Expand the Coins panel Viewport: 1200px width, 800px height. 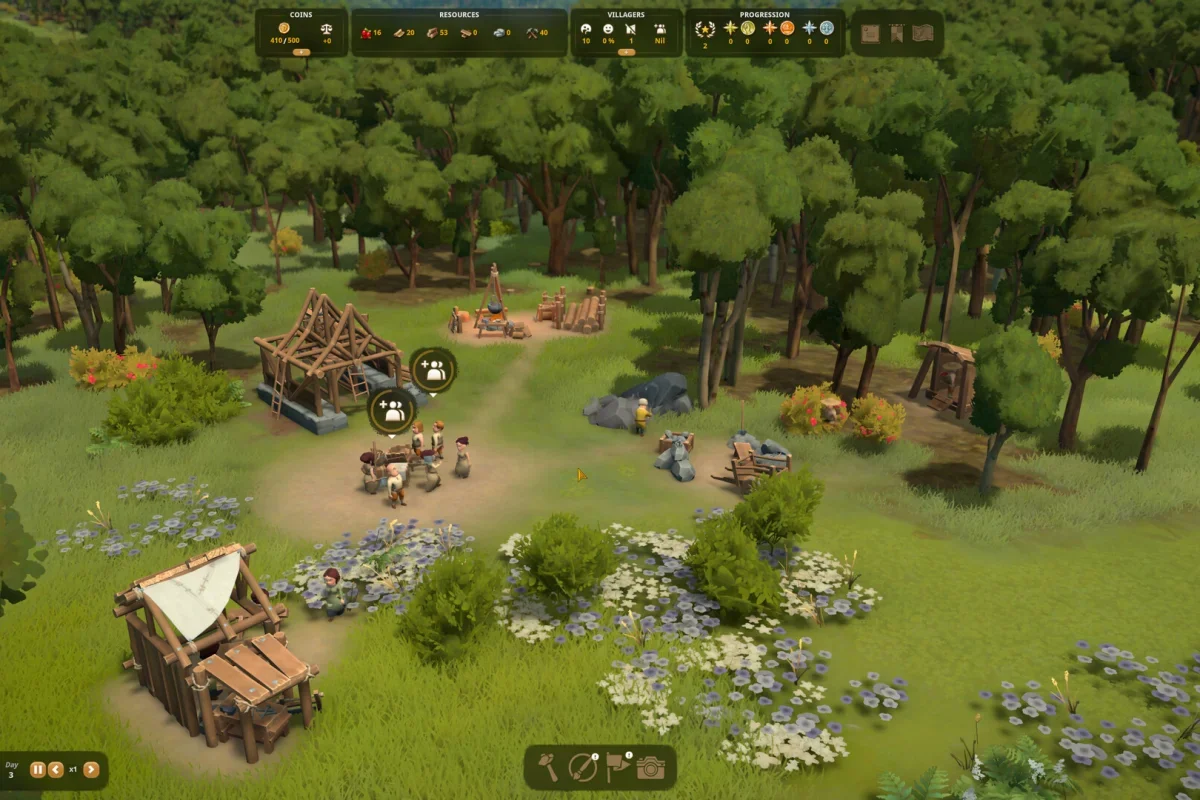301,51
